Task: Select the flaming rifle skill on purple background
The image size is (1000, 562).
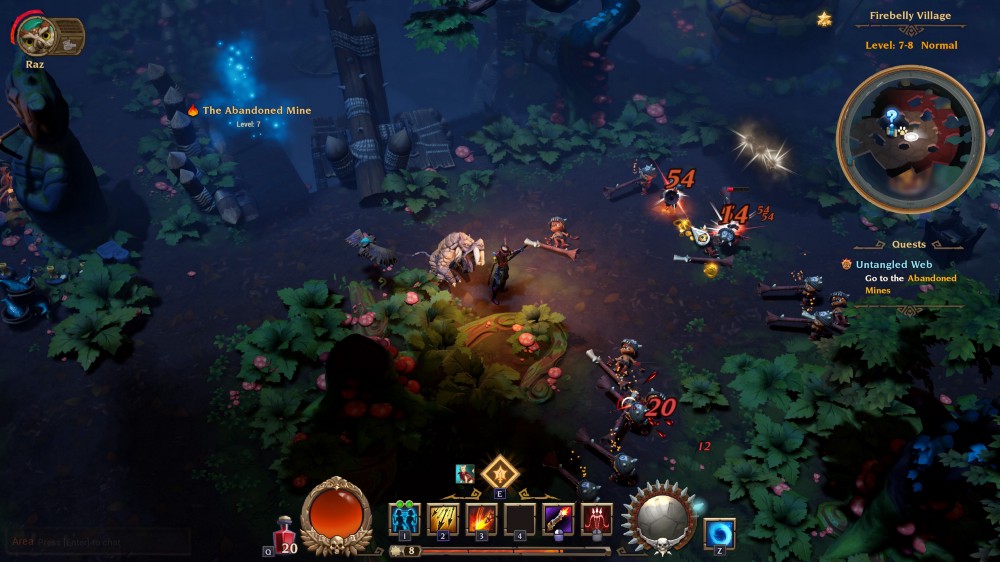Action: pos(558,519)
